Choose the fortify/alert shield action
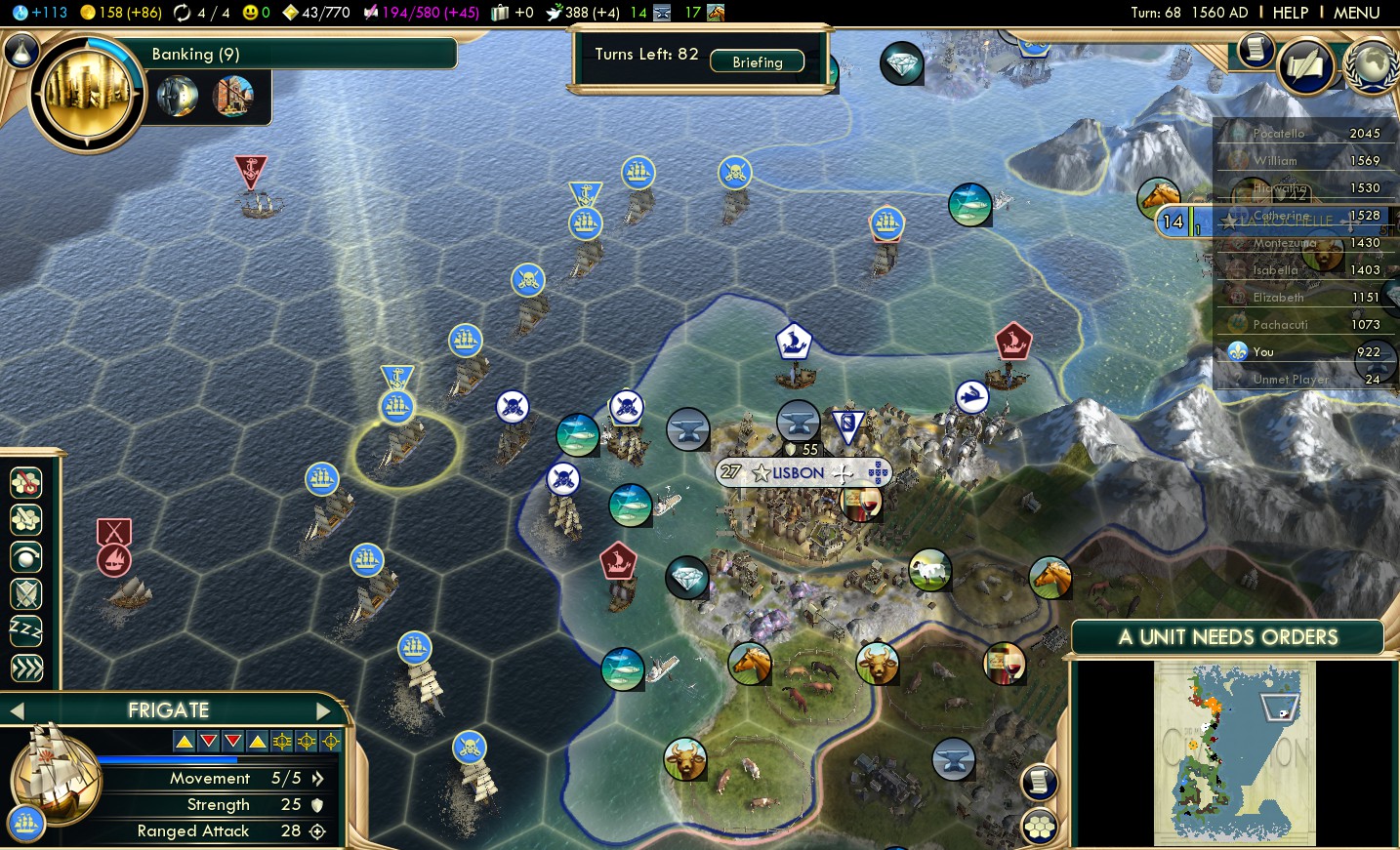The width and height of the screenshot is (1400, 850). click(26, 593)
